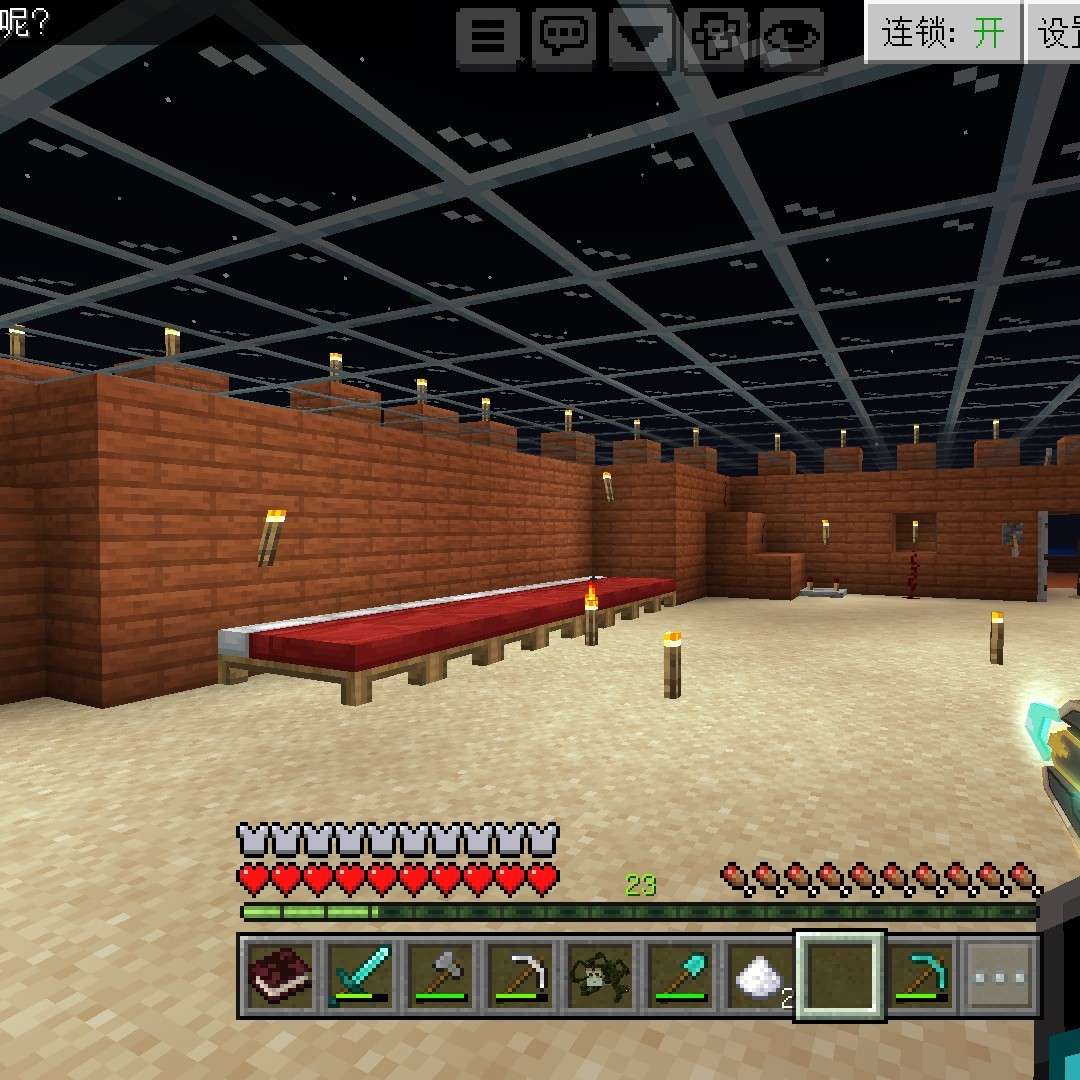The image size is (1080, 1080).
Task: Switch to the diamond shovel slot
Action: click(x=679, y=975)
